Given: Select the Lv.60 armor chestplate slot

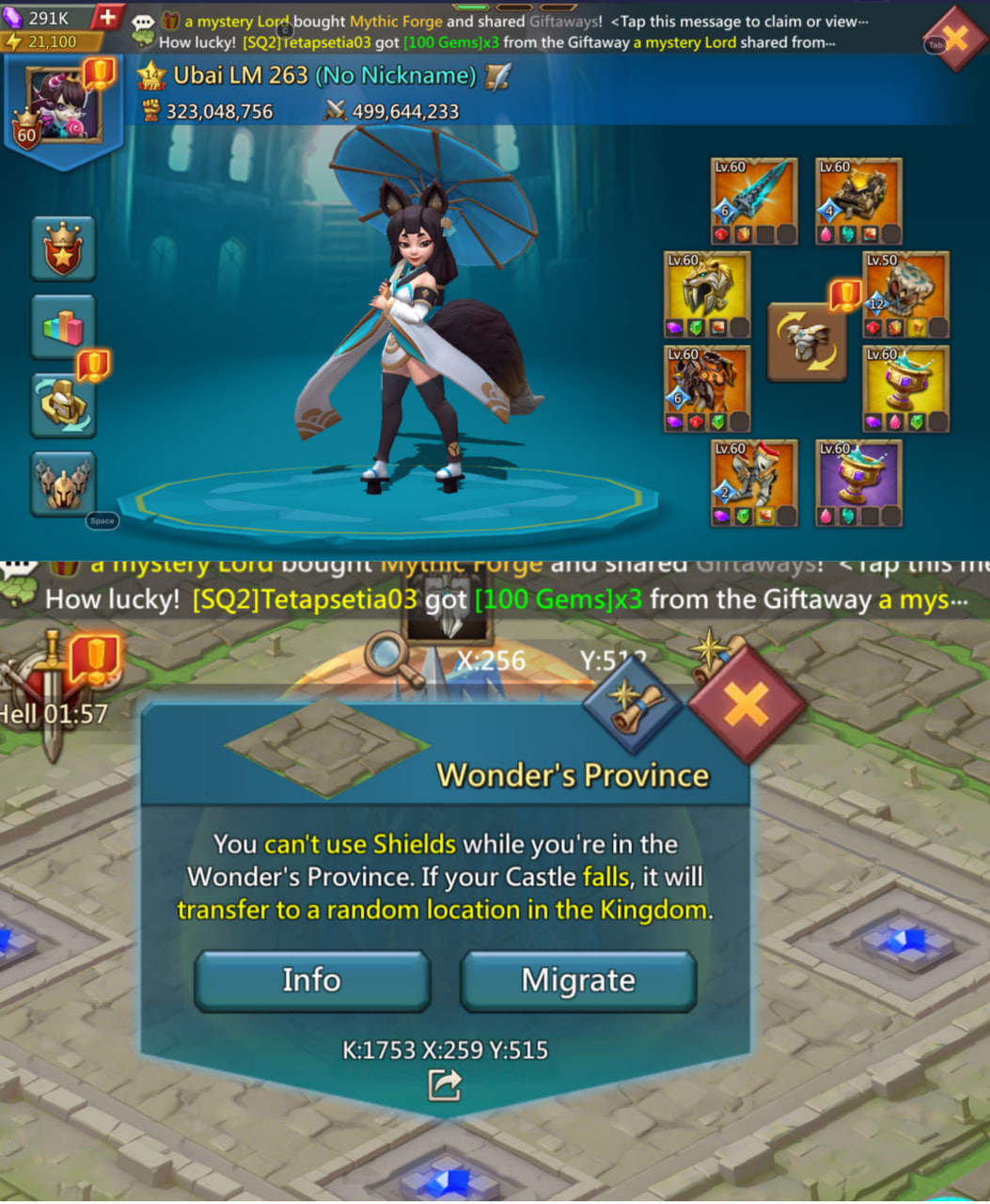Looking at the screenshot, I should click(707, 389).
